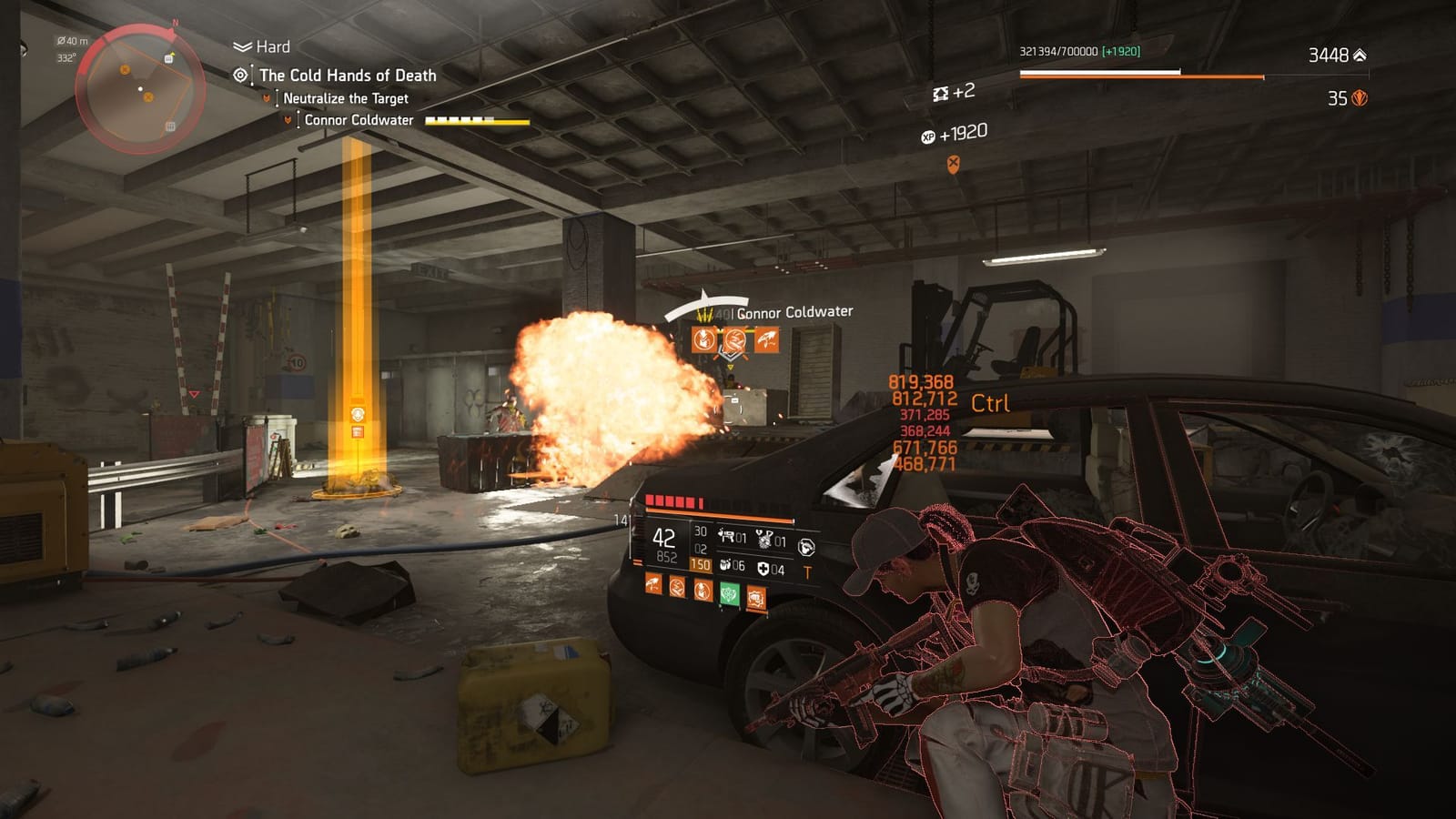Viewport: 1456px width, 819px height.
Task: Click the XP badge icon next to +1920
Action: 928,136
